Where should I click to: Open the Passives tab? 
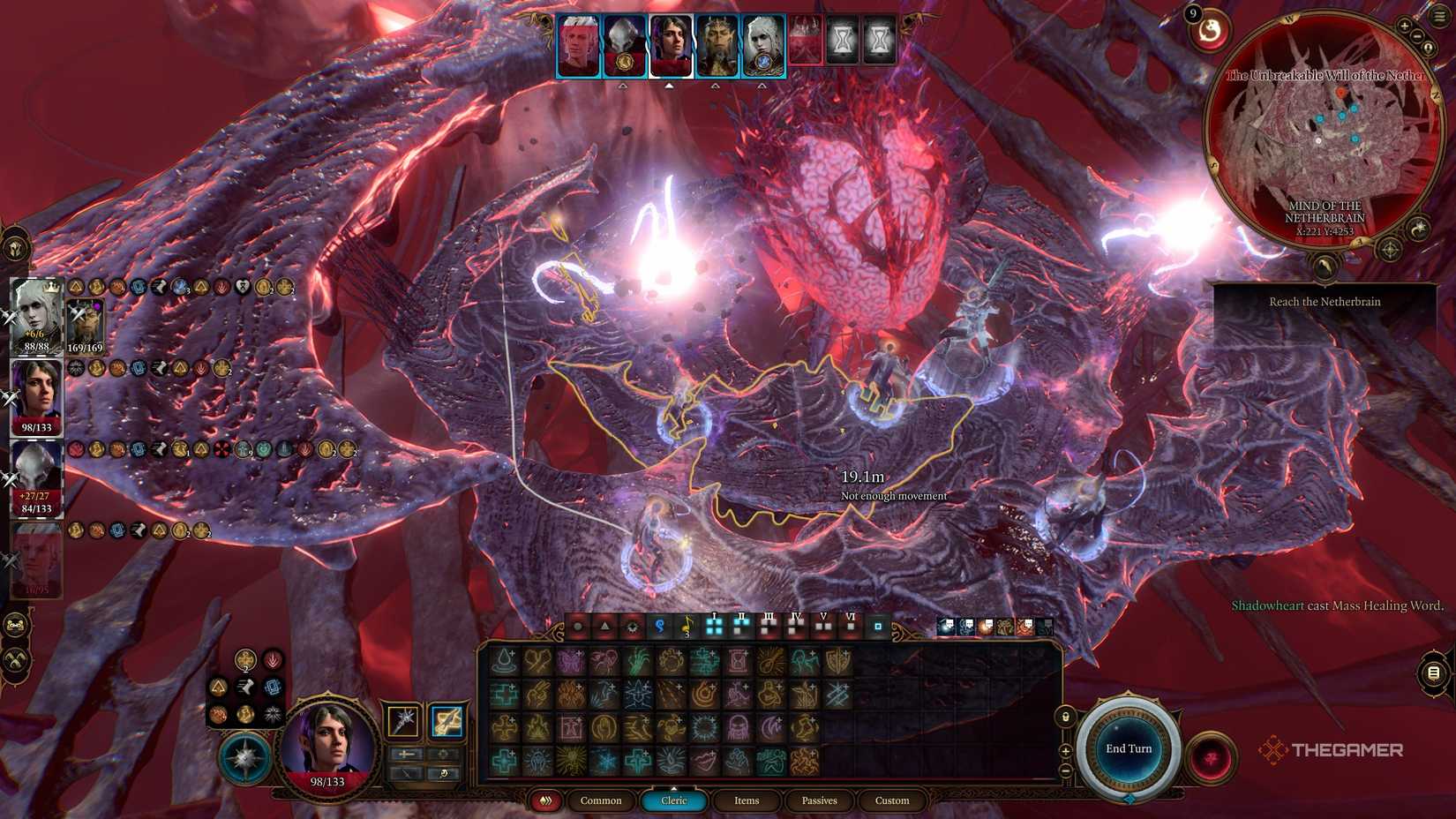(x=820, y=801)
